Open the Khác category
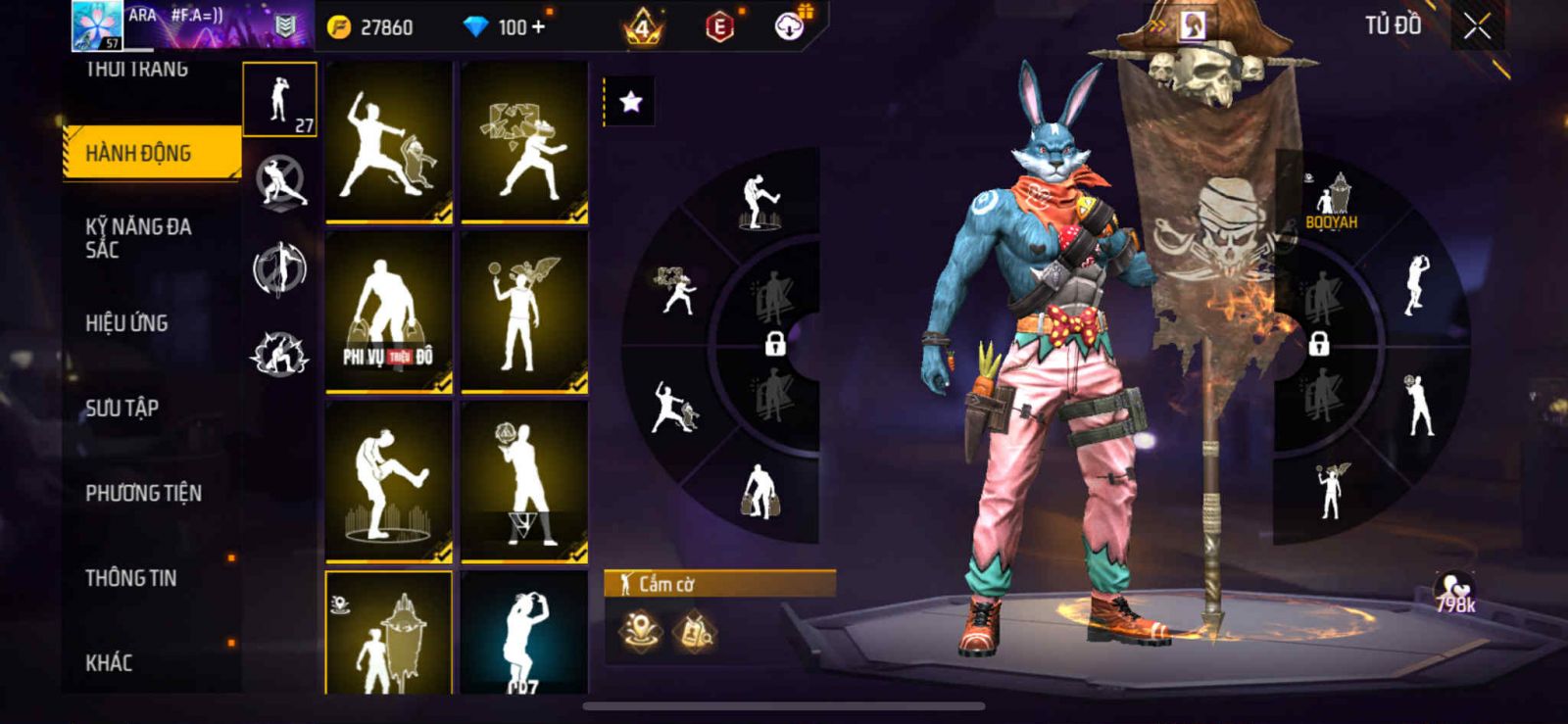1568x724 pixels. (x=109, y=663)
